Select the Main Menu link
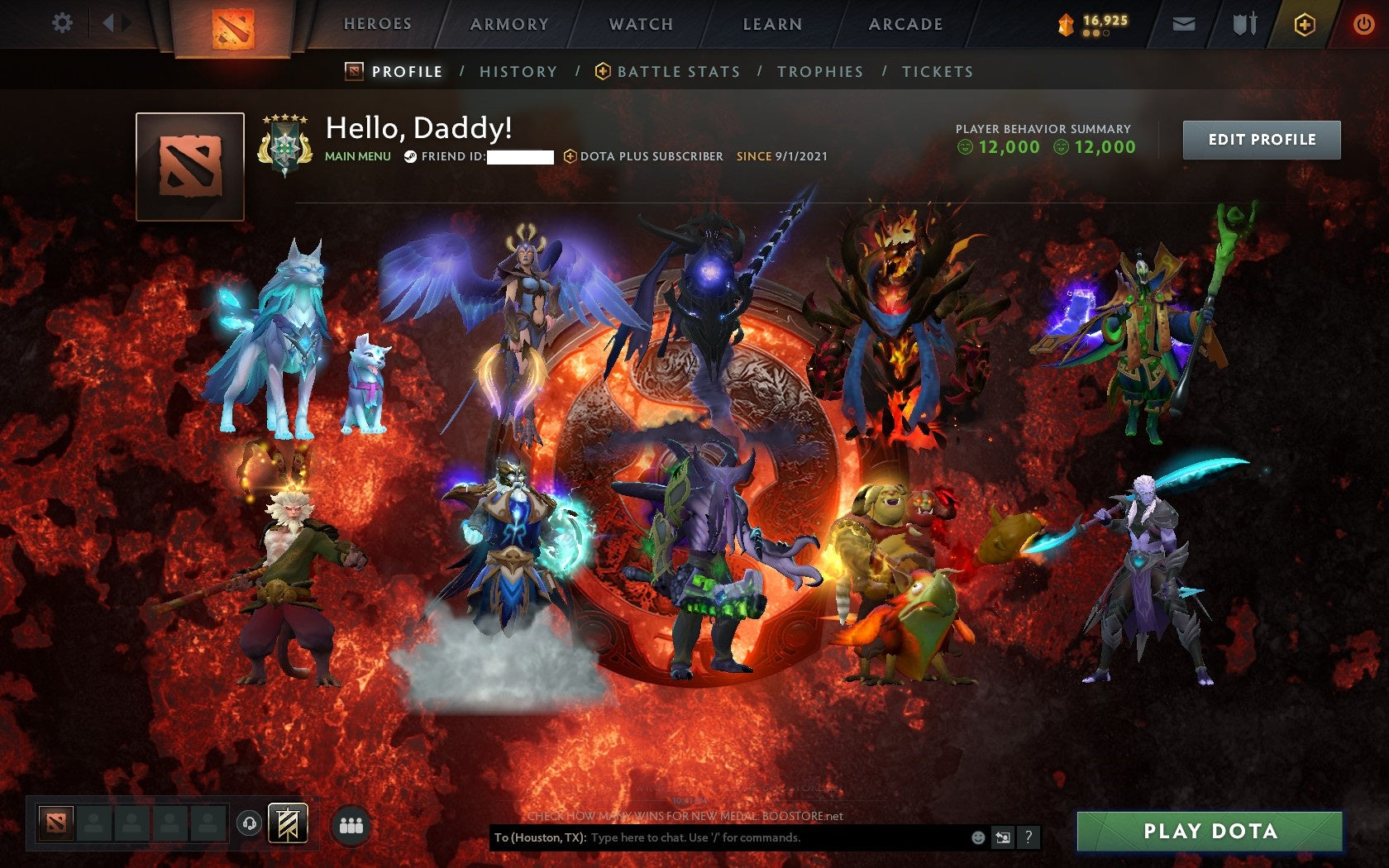1389x868 pixels. coord(357,156)
